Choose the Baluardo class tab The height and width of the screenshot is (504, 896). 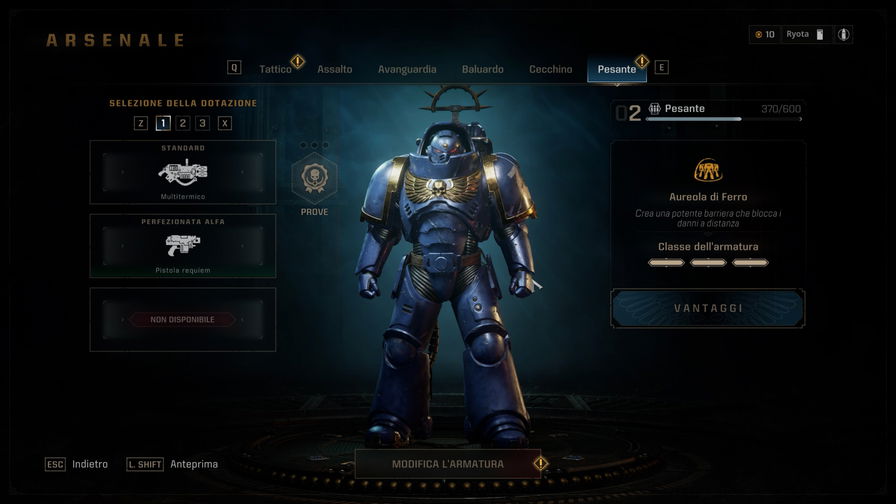click(x=483, y=69)
